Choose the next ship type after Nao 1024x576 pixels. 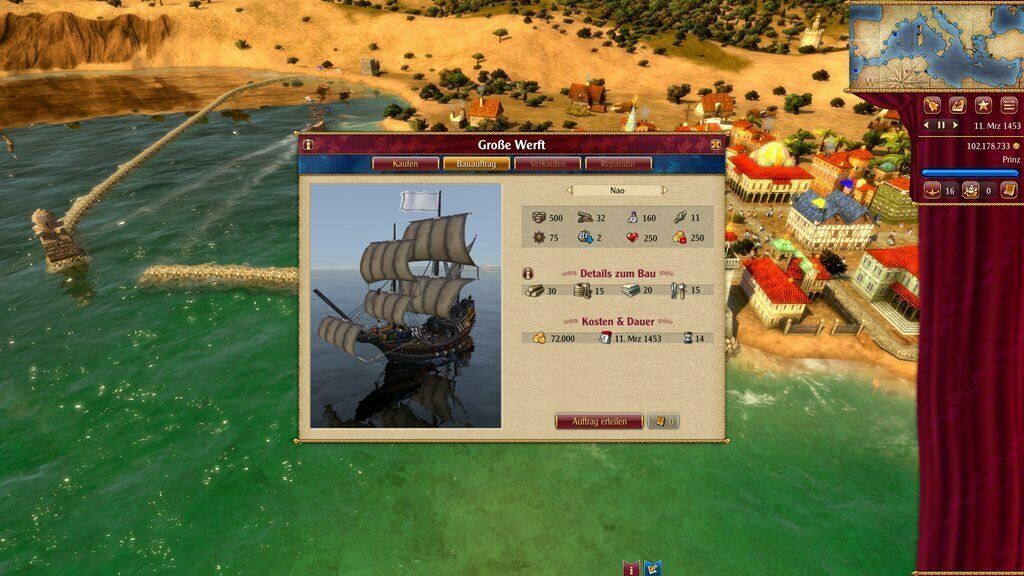click(664, 190)
